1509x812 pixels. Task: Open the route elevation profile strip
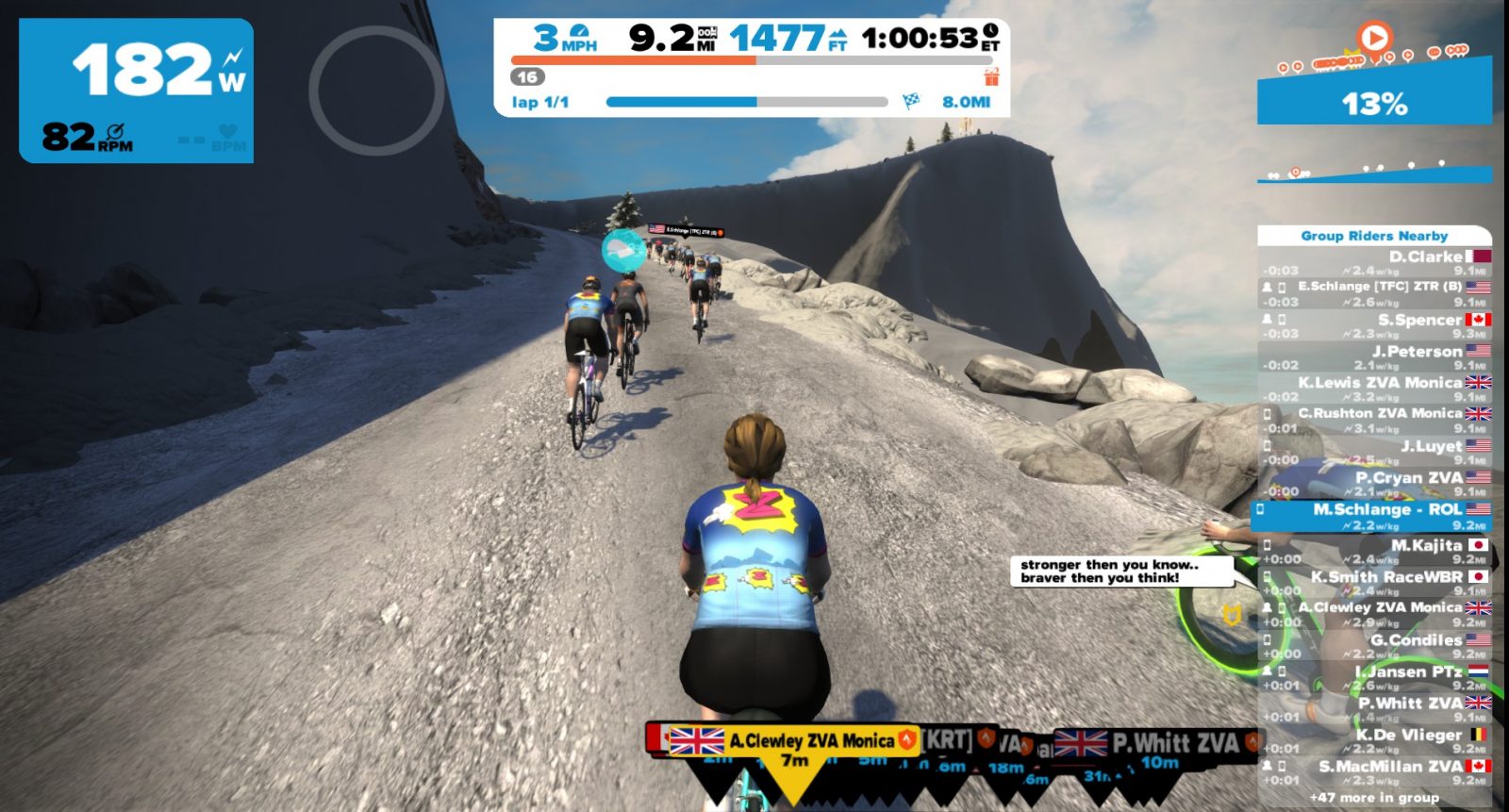tap(1374, 173)
